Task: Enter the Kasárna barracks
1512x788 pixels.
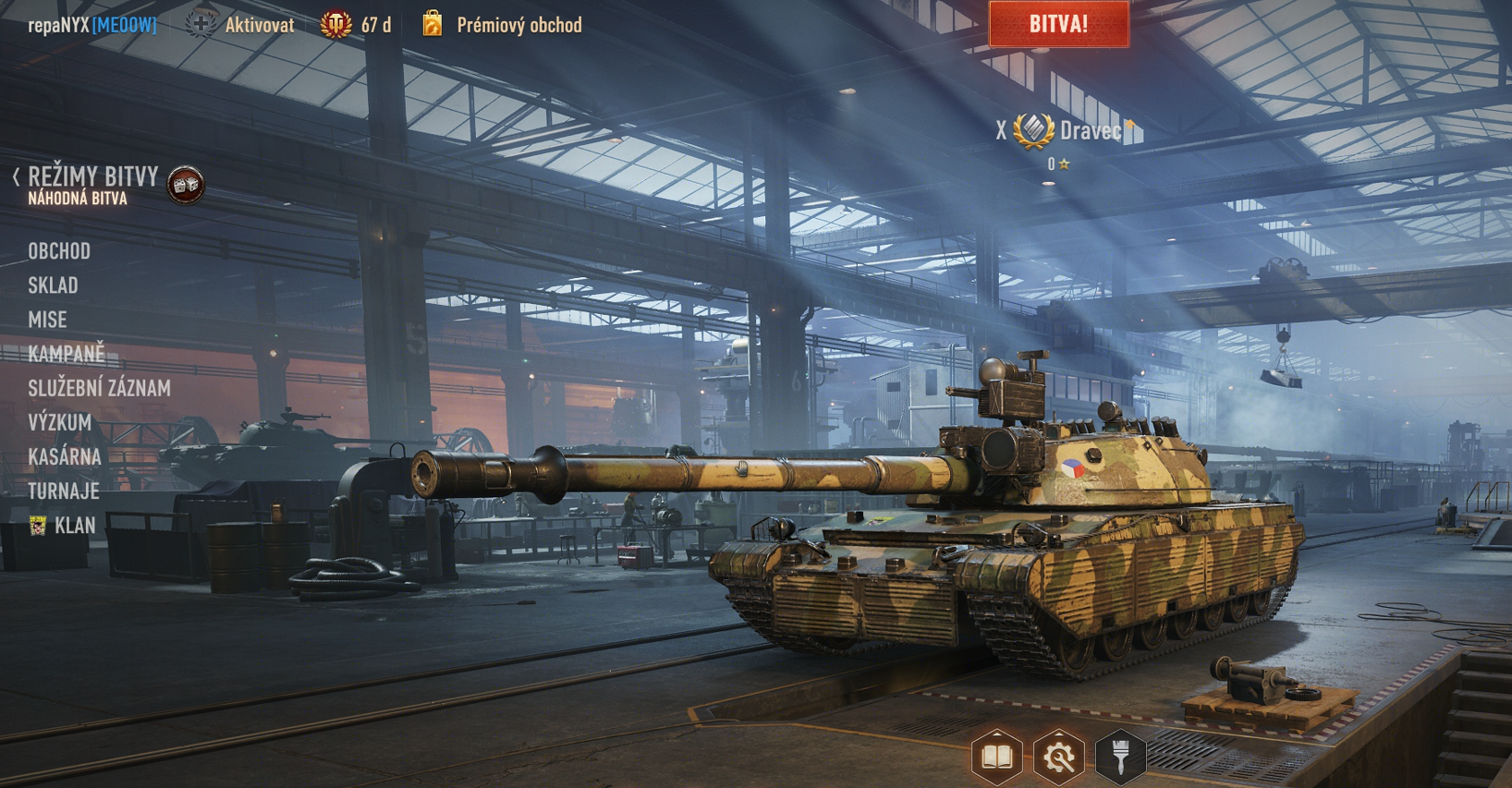Action: 64,456
